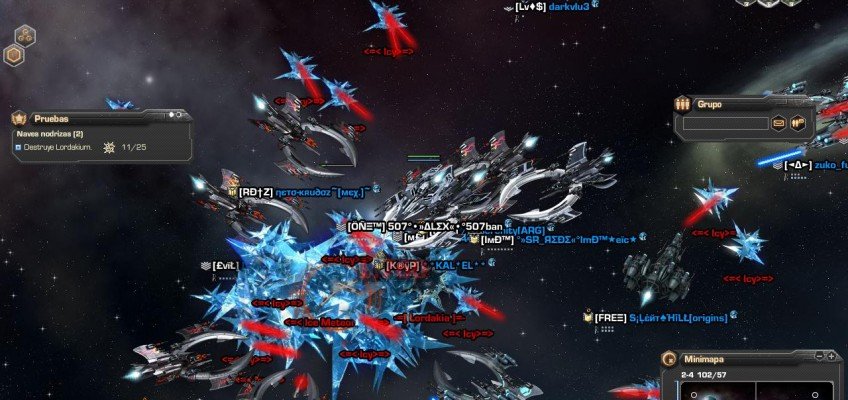Focus the Grupo player name input field
This screenshot has height=400, width=848.
click(724, 124)
